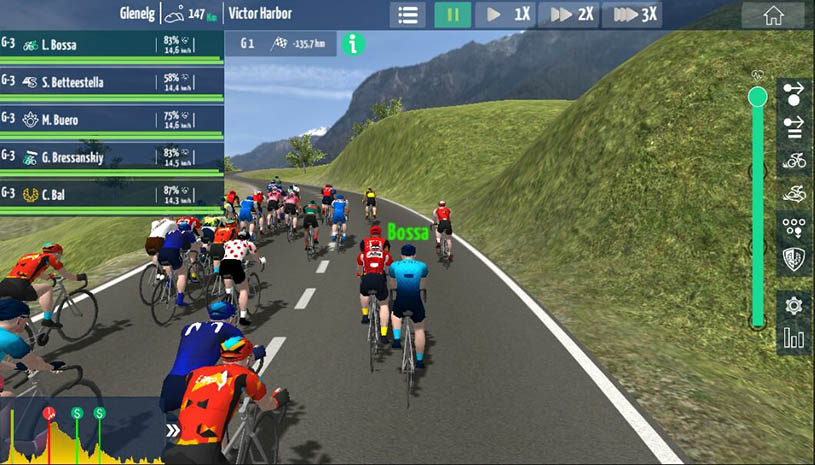Choose rider M. Buero from the list
The image size is (815, 465).
[111, 120]
